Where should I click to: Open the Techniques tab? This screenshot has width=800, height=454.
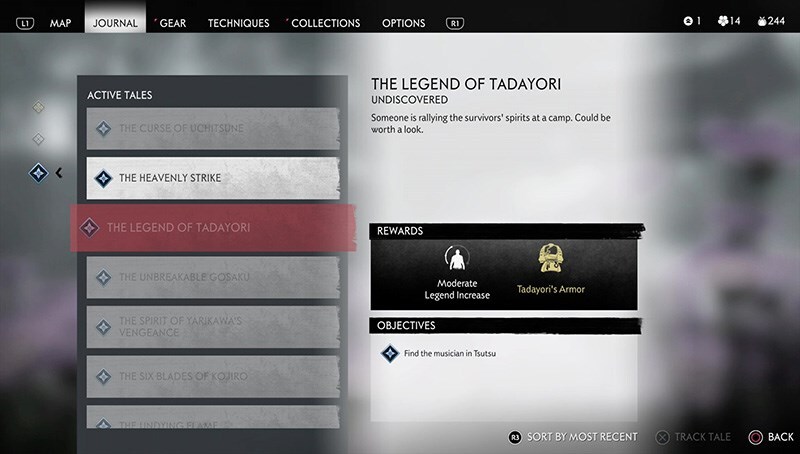(238, 23)
